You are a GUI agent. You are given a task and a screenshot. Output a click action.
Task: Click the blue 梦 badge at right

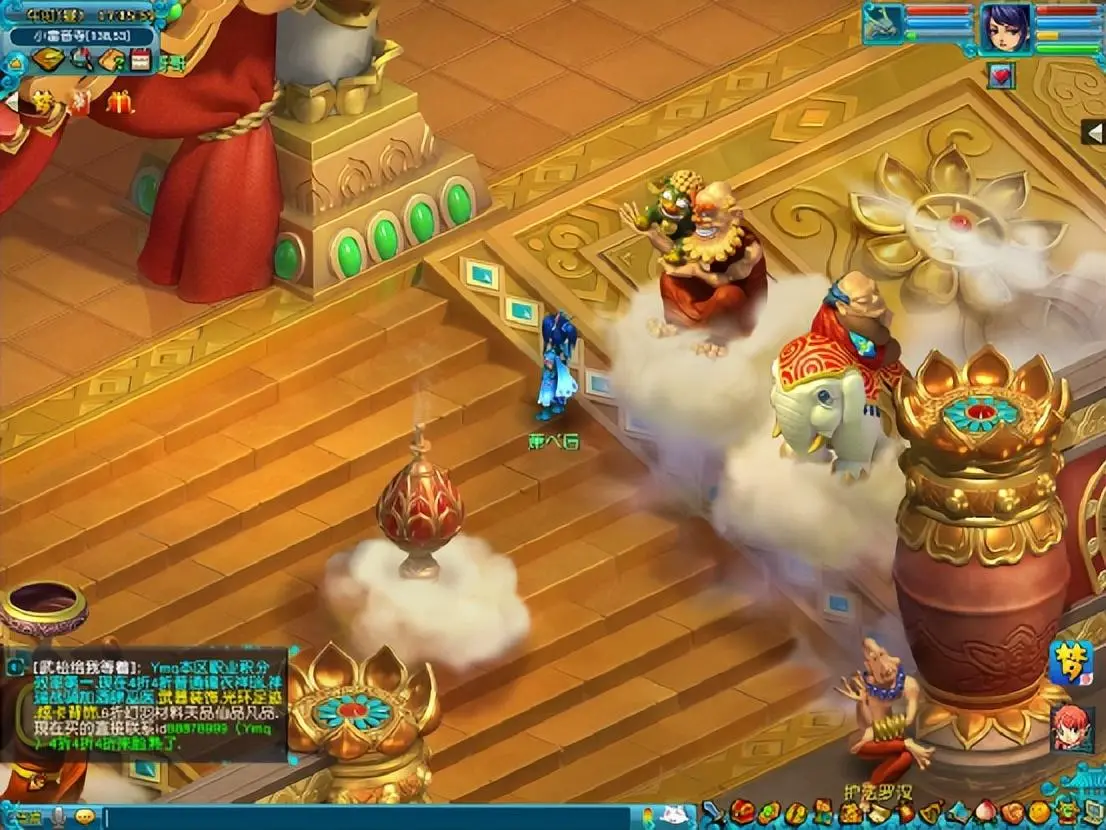tap(1070, 663)
